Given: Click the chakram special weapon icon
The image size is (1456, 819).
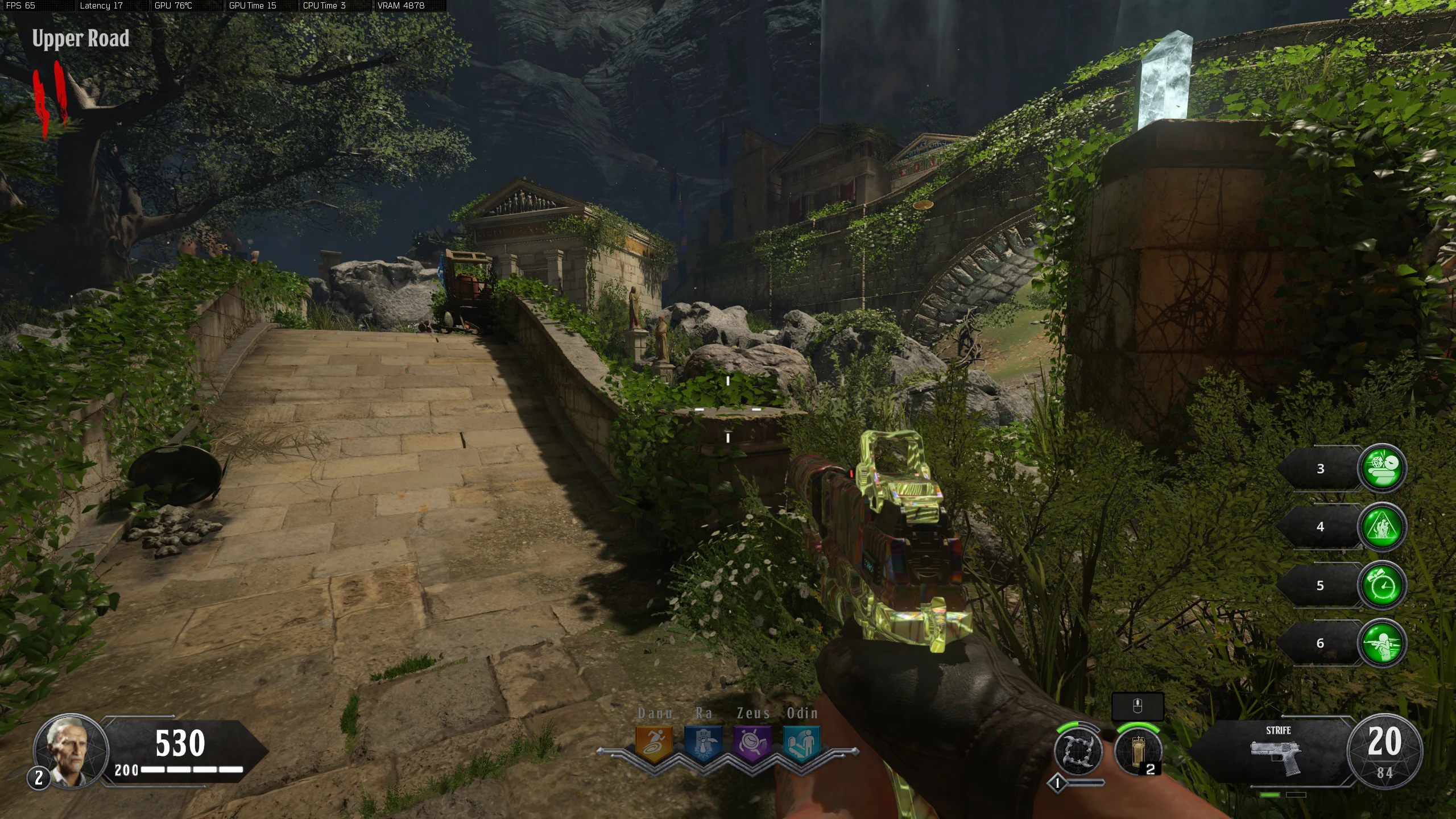Looking at the screenshot, I should pos(1078,751).
